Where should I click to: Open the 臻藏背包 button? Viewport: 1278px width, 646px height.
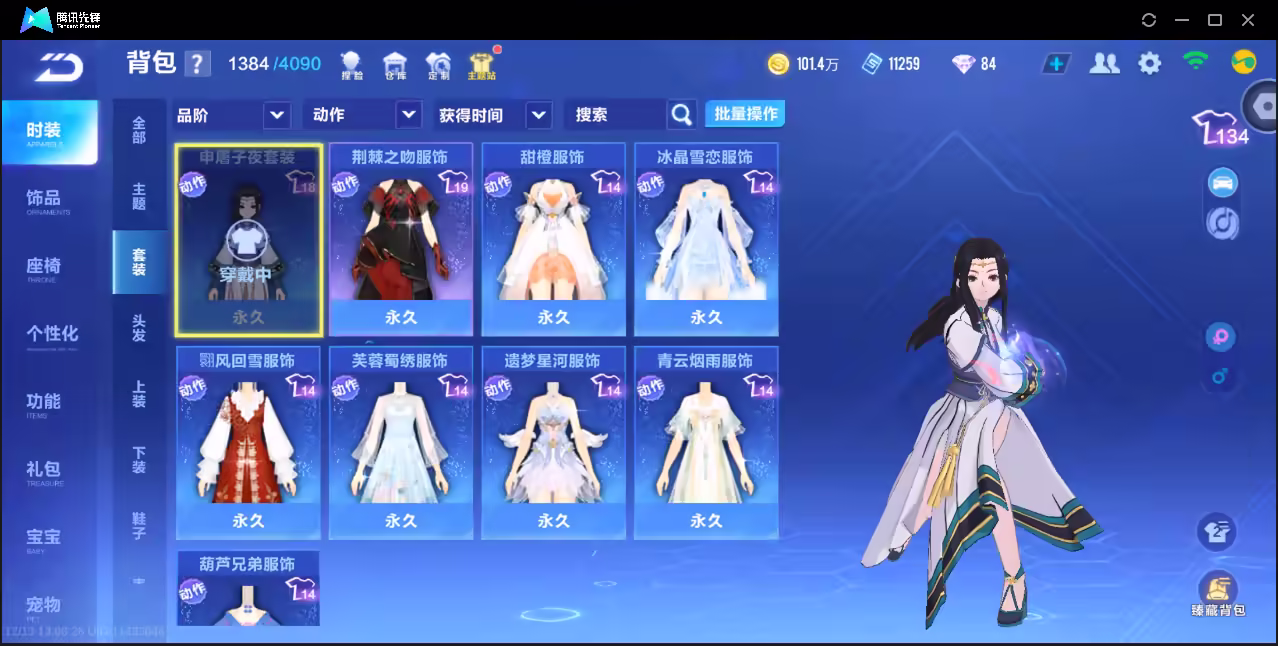[x=1217, y=594]
